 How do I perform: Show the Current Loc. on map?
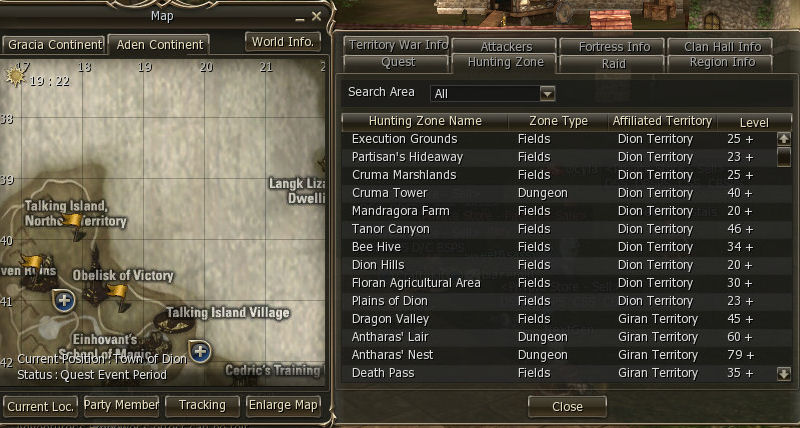40,405
